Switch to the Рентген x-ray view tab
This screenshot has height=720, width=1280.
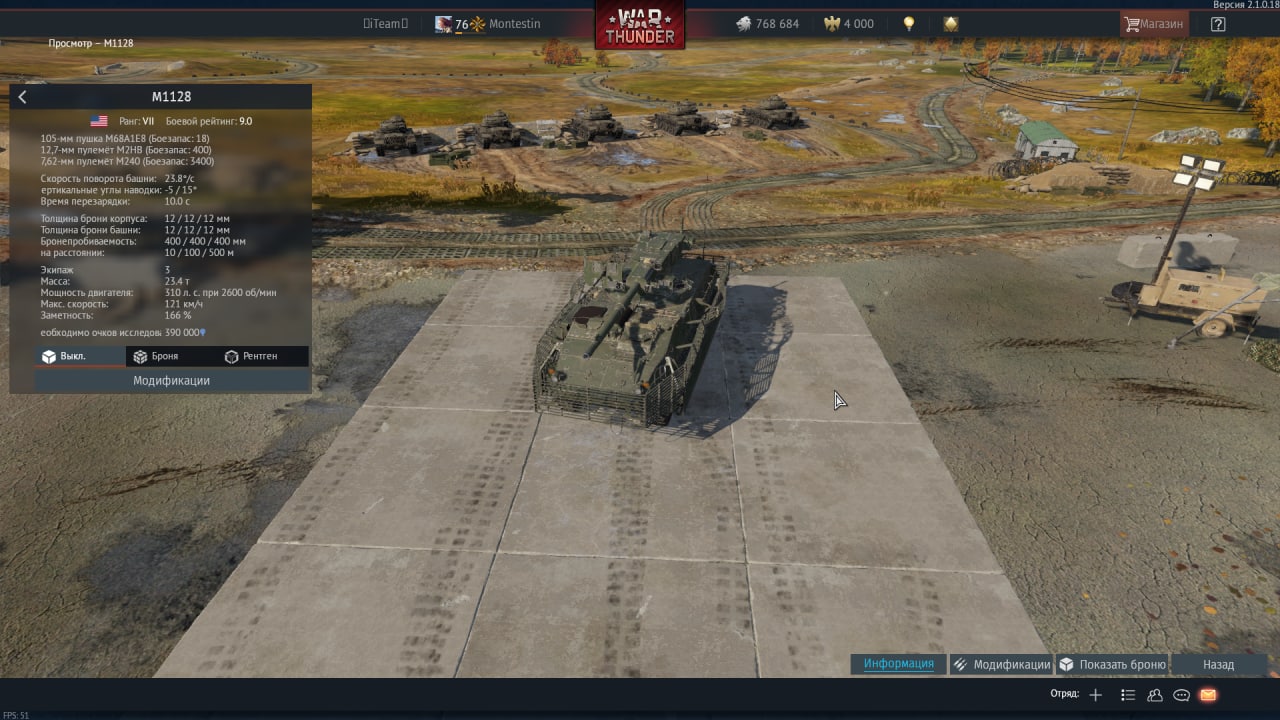tap(251, 356)
